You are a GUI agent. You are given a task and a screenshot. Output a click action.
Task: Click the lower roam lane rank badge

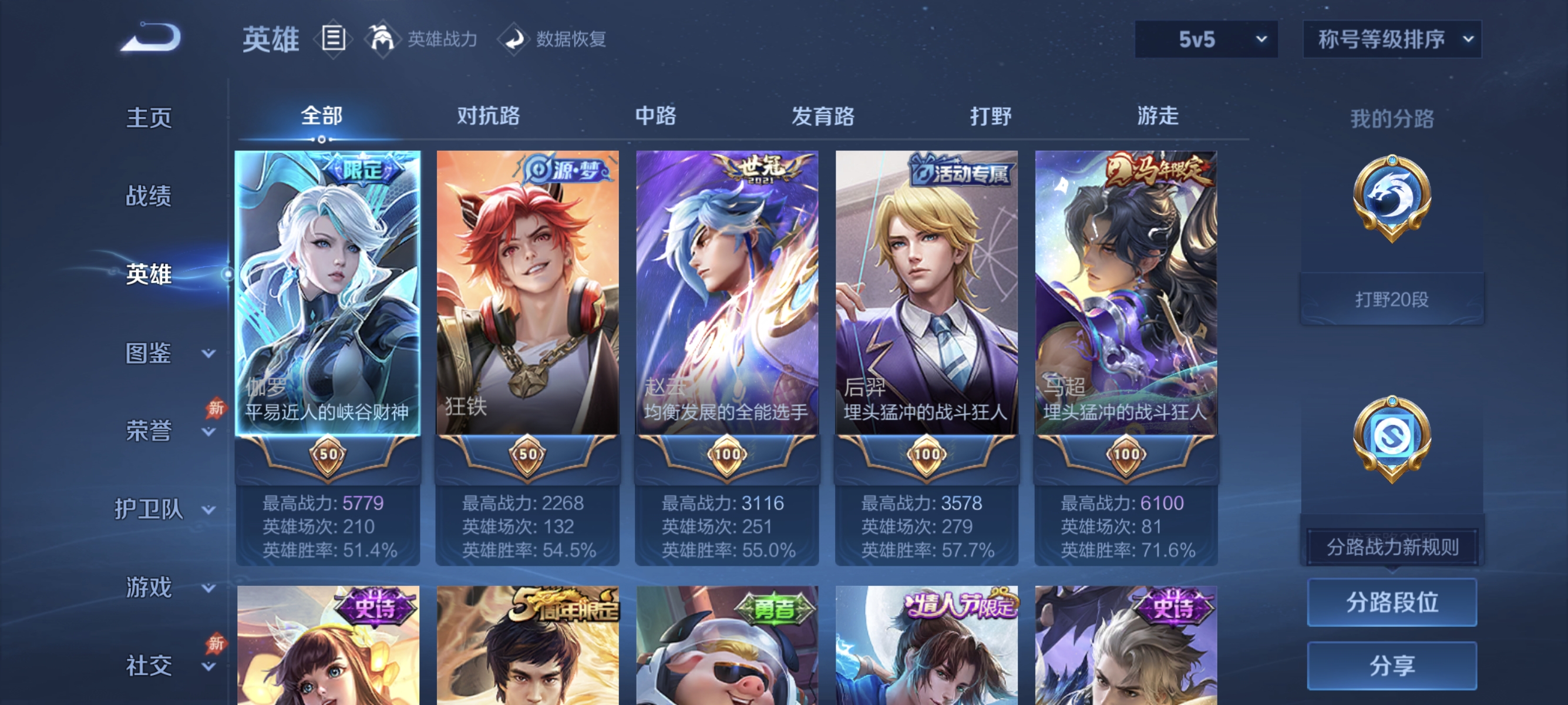click(1392, 439)
